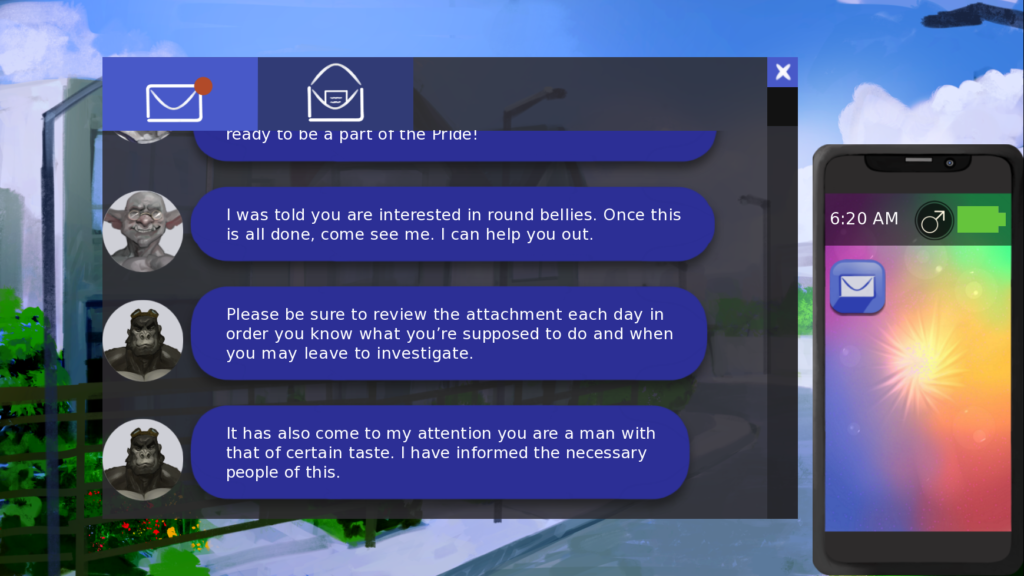Image resolution: width=1024 pixels, height=576 pixels.
Task: Click the male symbol phone icon
Action: point(933,220)
